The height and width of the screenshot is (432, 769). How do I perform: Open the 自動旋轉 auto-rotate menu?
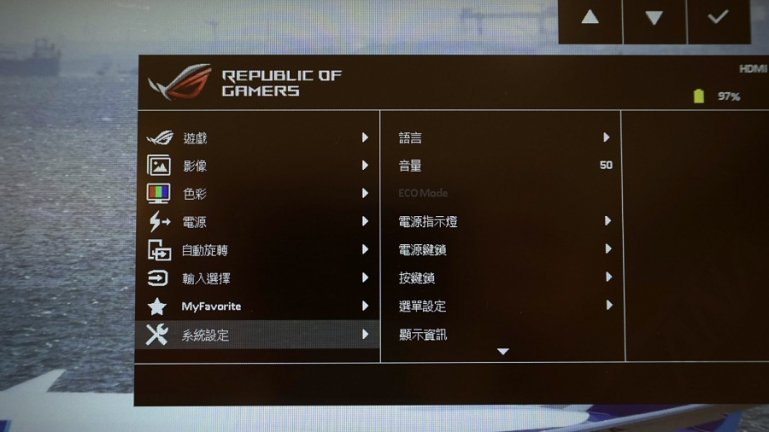pyautogui.click(x=205, y=250)
